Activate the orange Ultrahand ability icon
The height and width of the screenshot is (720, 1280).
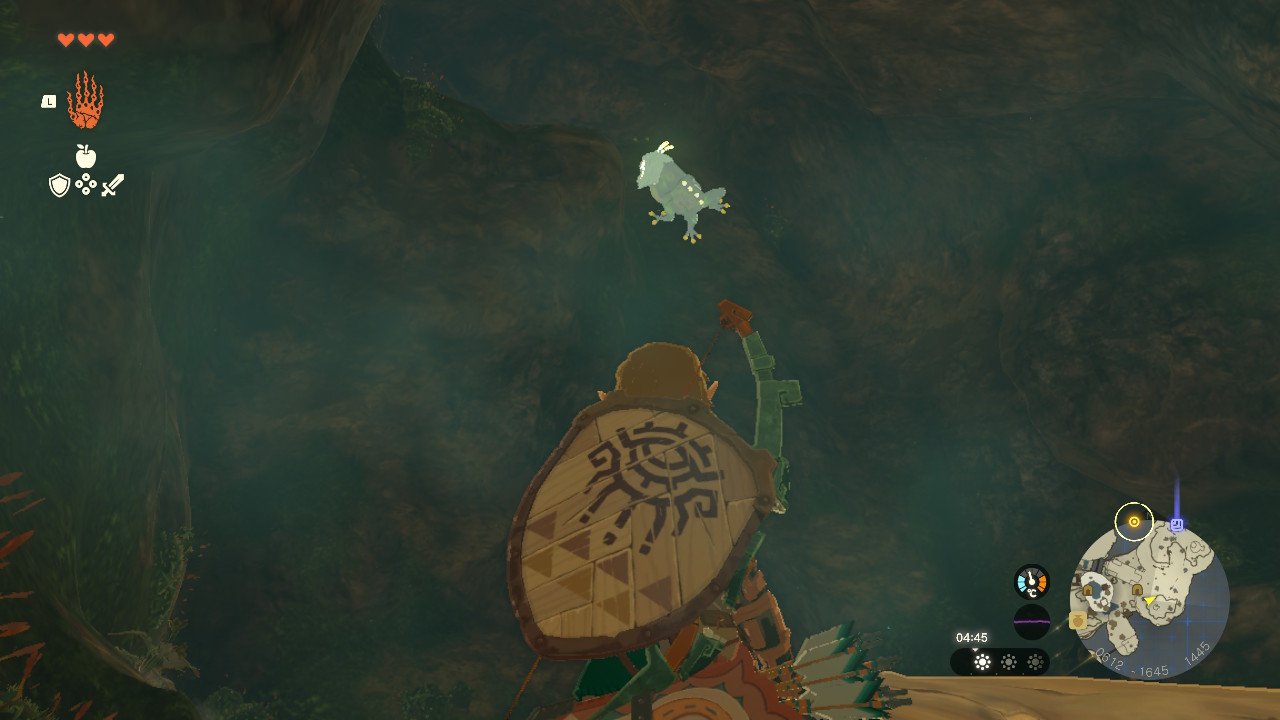coord(85,100)
